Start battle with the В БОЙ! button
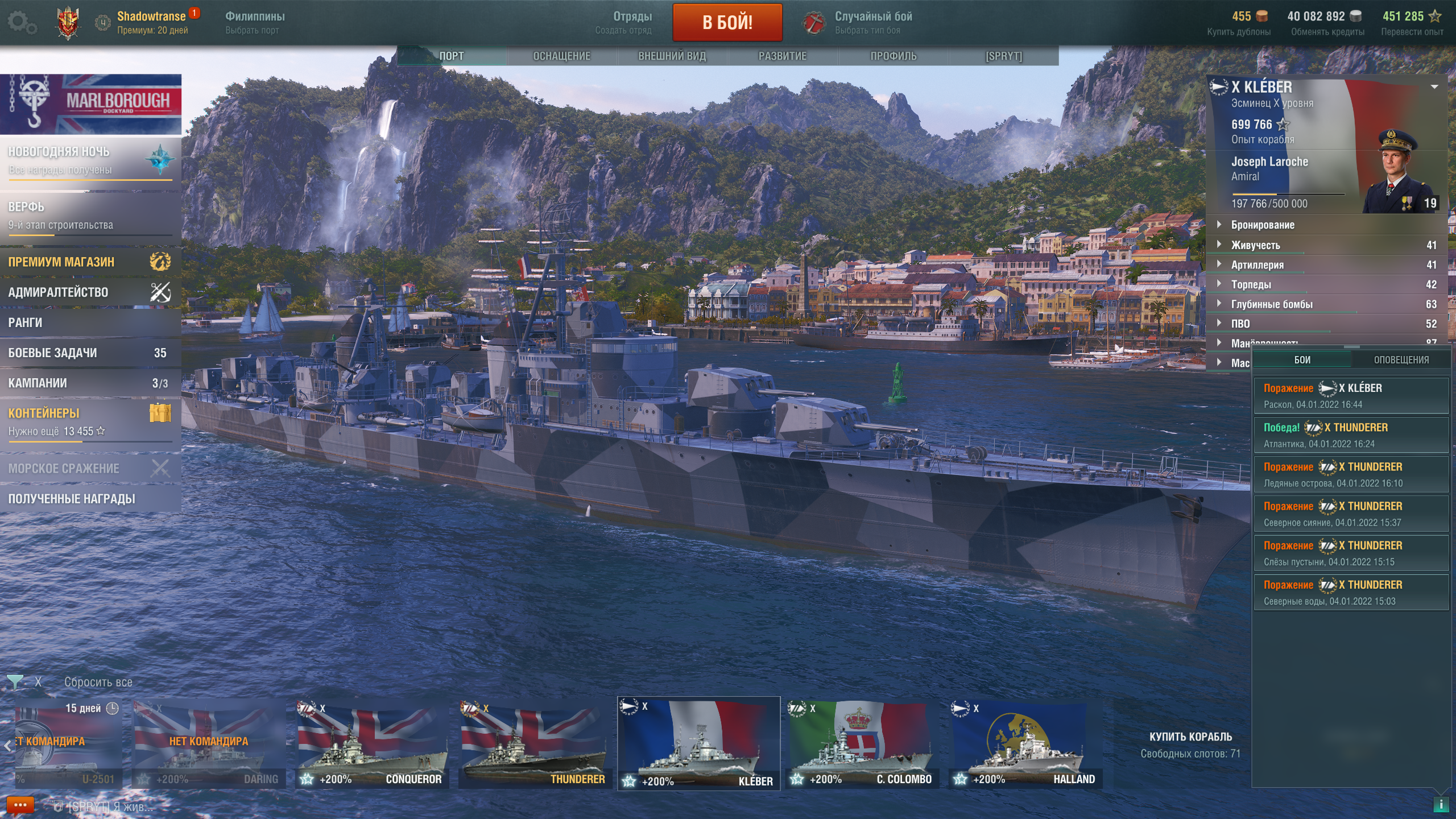1456x819 pixels. point(727,23)
